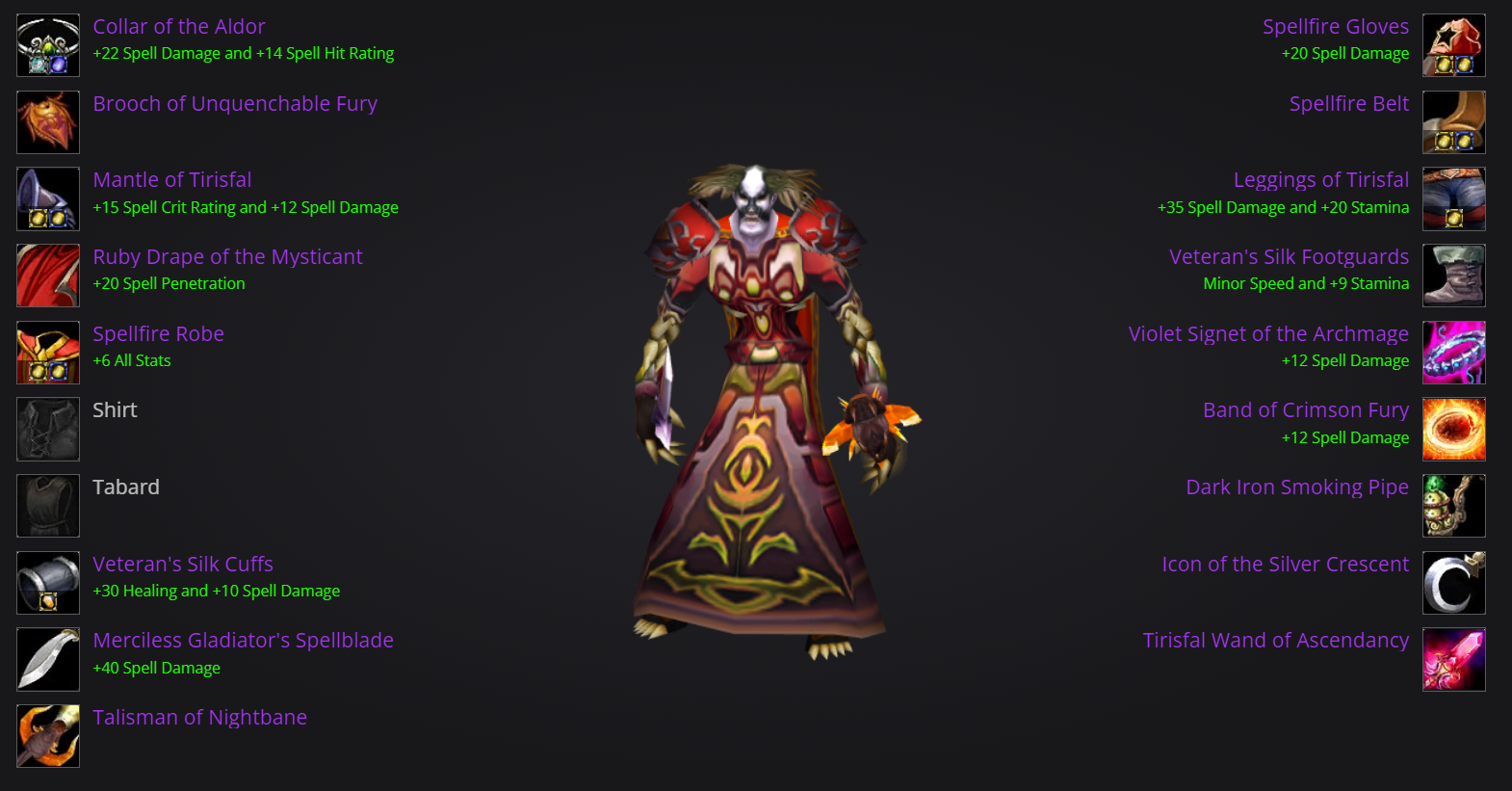Viewport: 1512px width, 791px height.
Task: Click the Spellfire Belt icon
Action: [x=1453, y=121]
